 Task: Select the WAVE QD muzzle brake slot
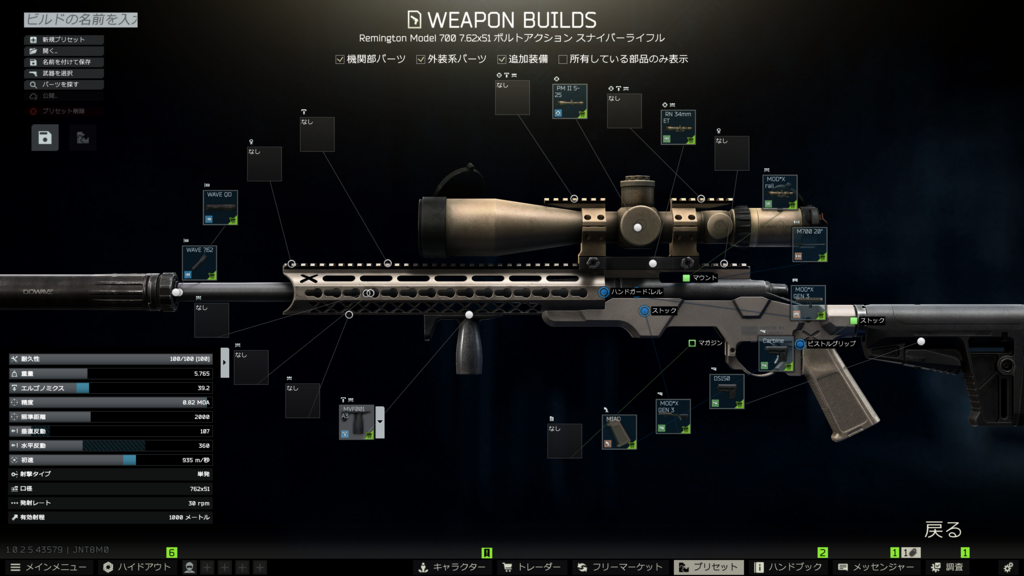pos(220,206)
